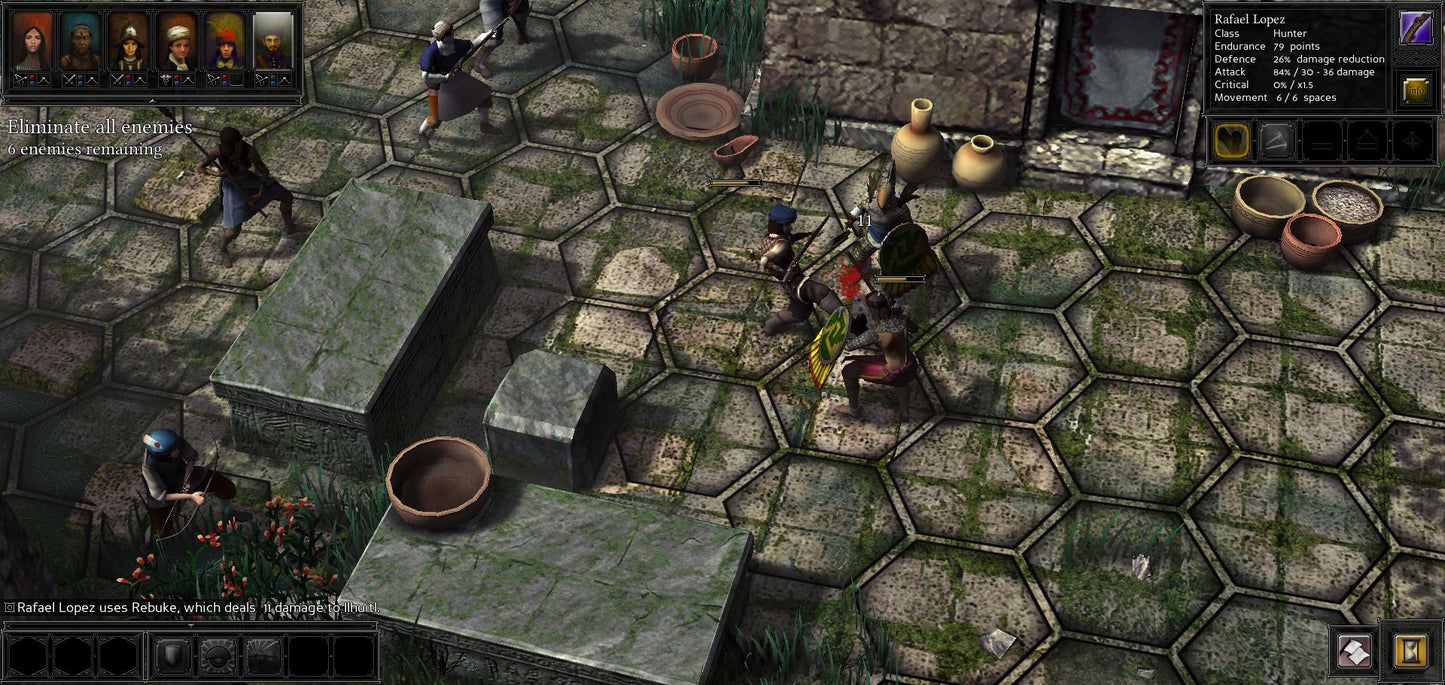The height and width of the screenshot is (685, 1445).
Task: Use the shield ability on the action bar
Action: [x=173, y=656]
